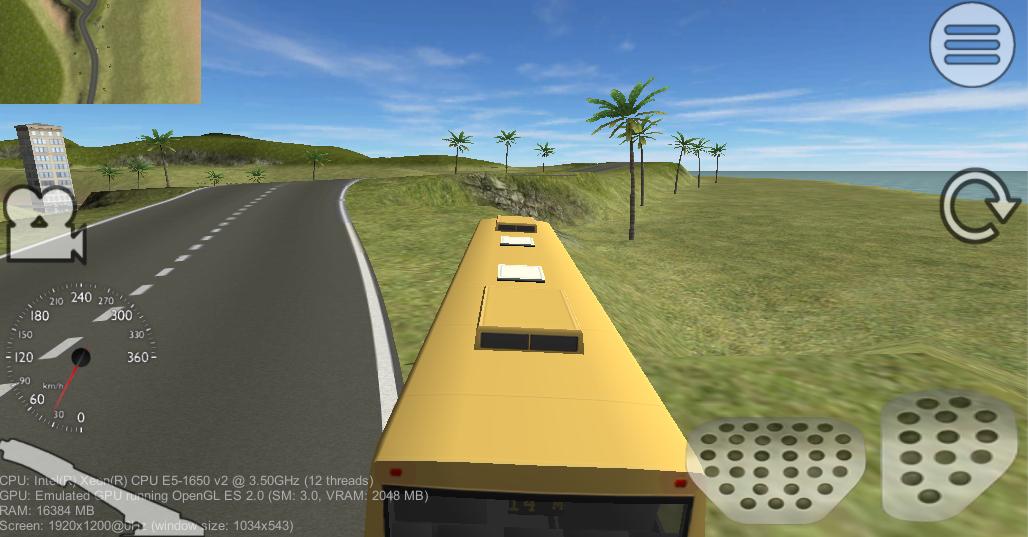Click the minimap showing the road
This screenshot has height=537, width=1028.
100,51
